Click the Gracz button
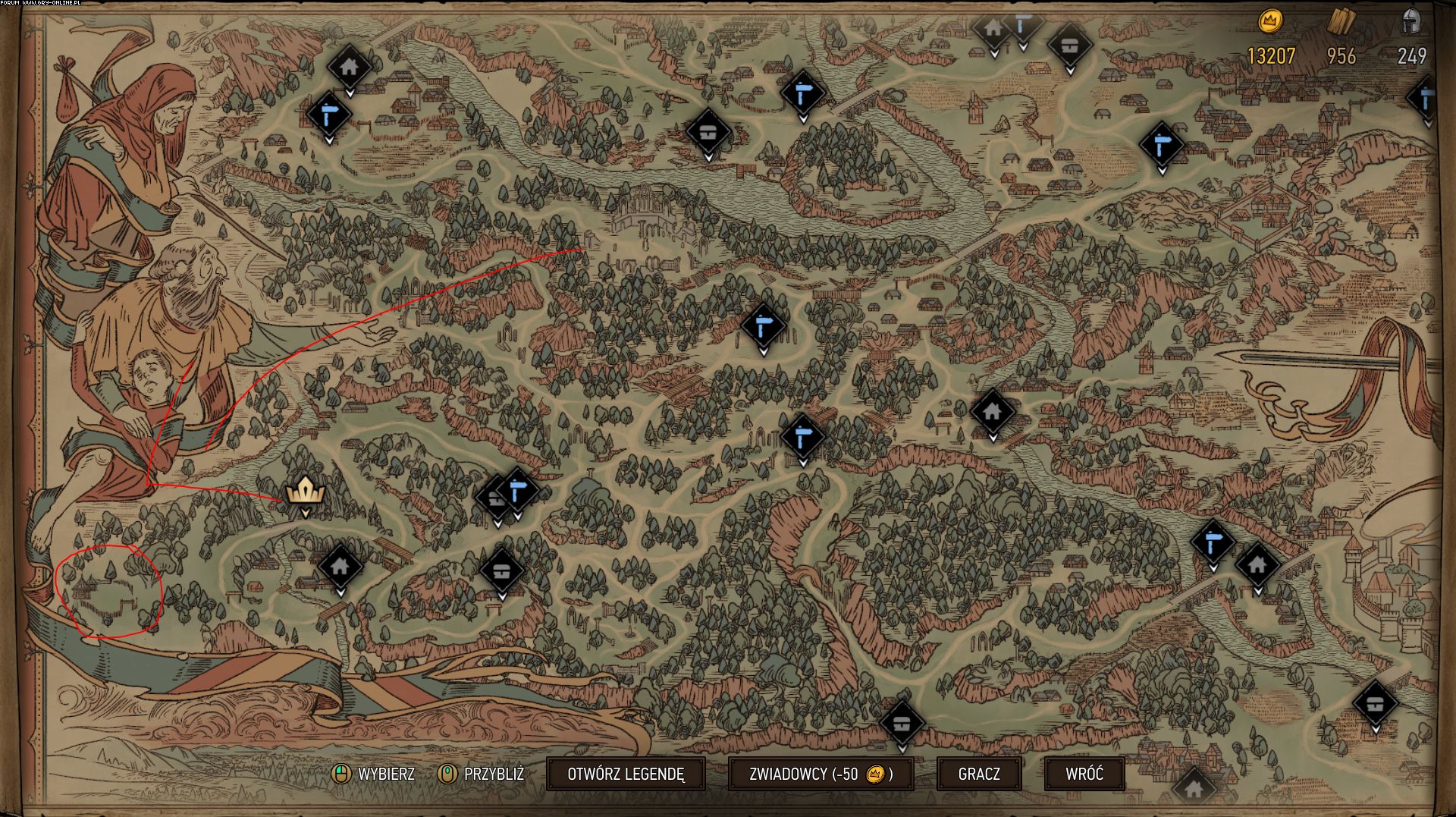Viewport: 1456px width, 817px height. coord(979,774)
